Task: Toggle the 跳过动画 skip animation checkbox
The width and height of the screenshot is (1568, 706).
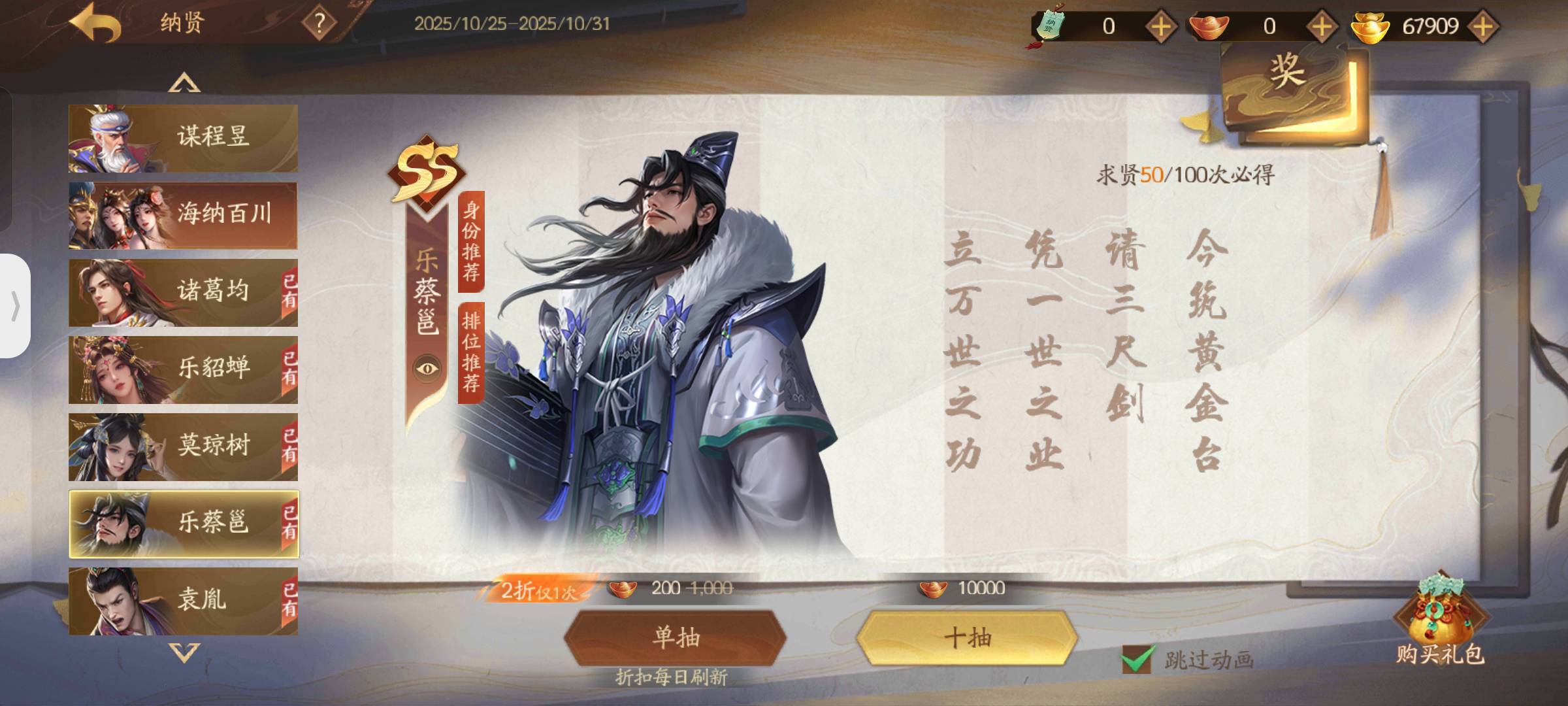Action: [x=1137, y=659]
